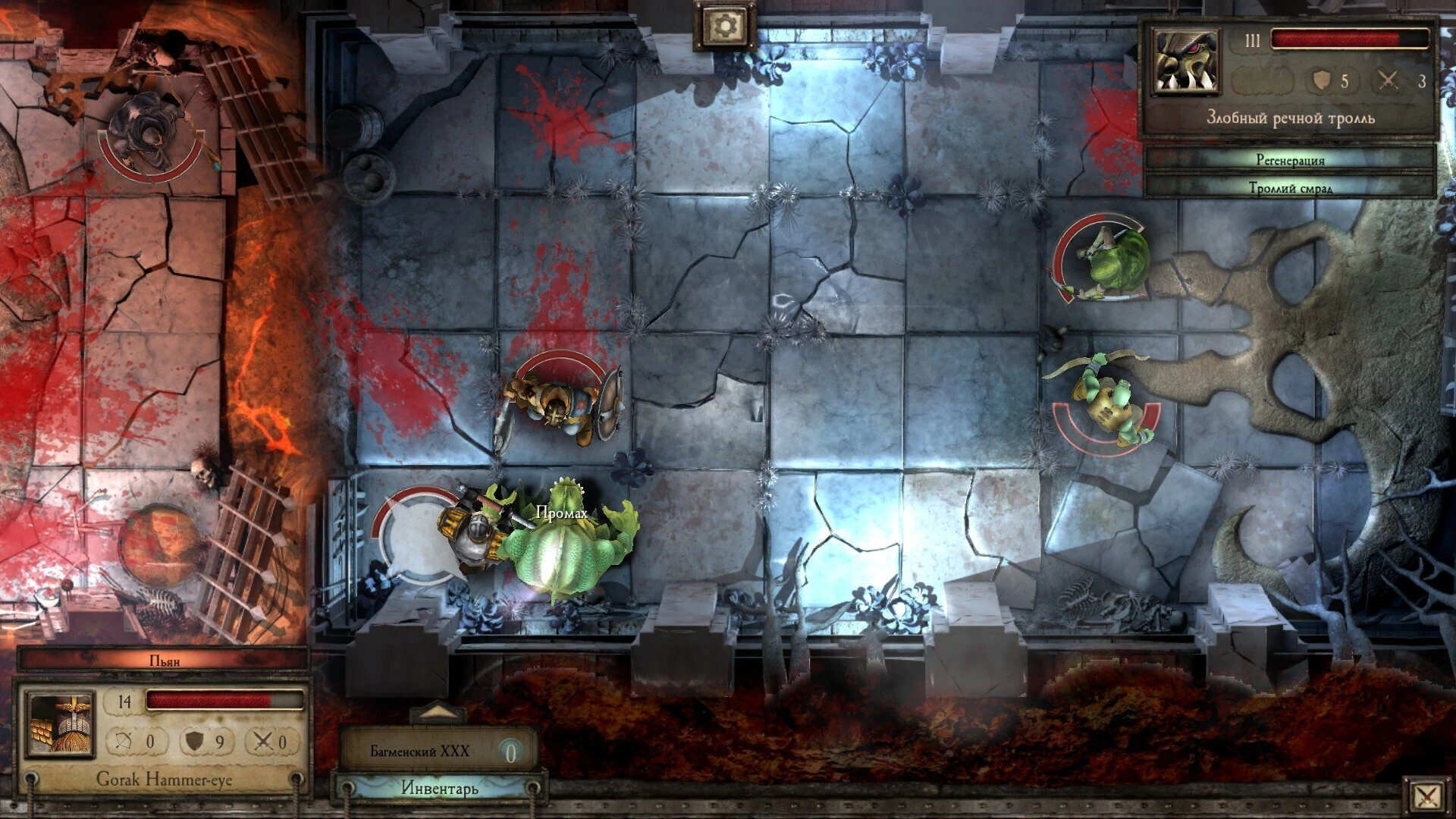1456x819 pixels.
Task: Expand the arrow above Багменский XXX
Action: click(x=438, y=713)
